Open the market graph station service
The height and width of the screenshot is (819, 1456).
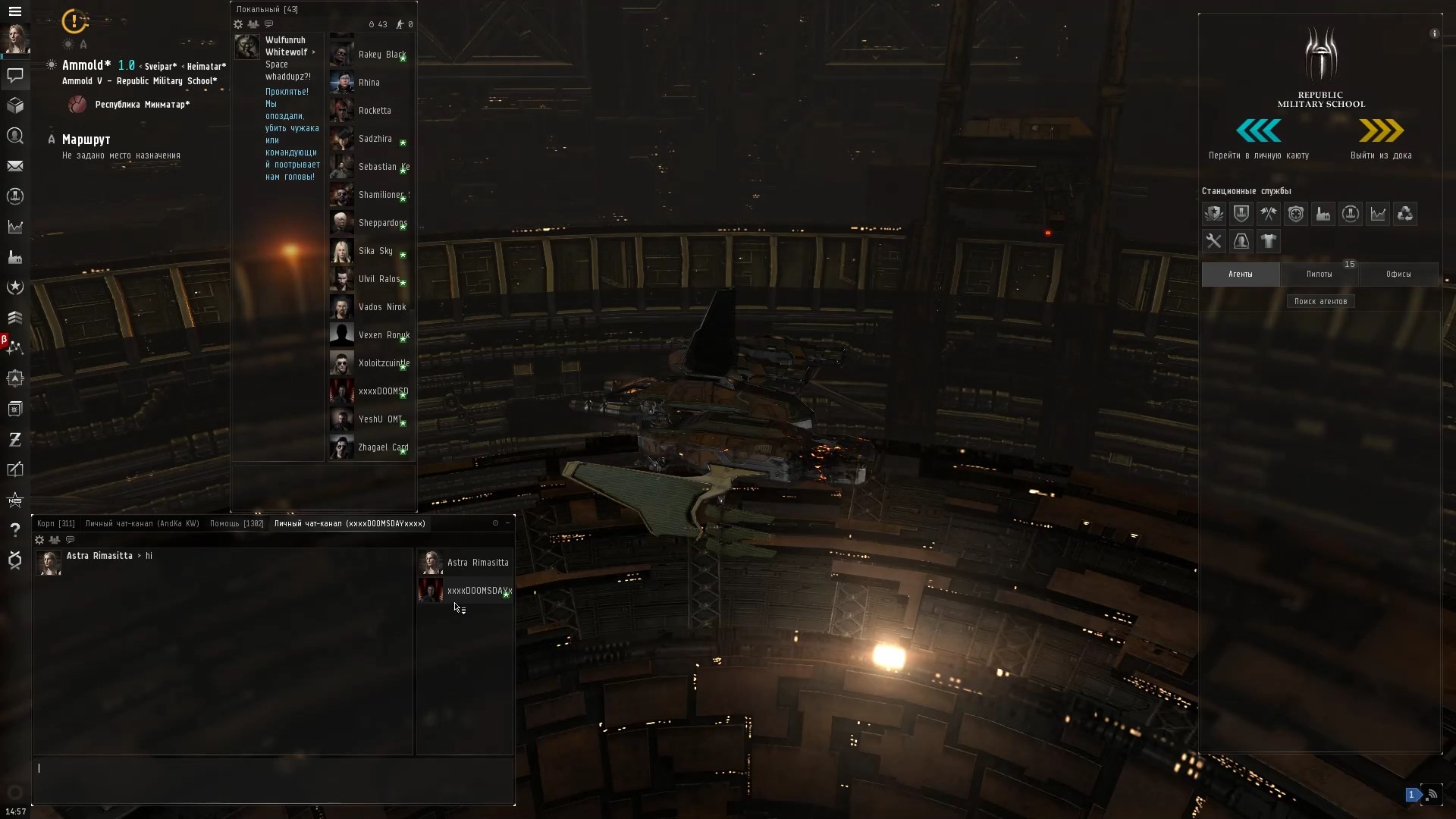point(1378,214)
